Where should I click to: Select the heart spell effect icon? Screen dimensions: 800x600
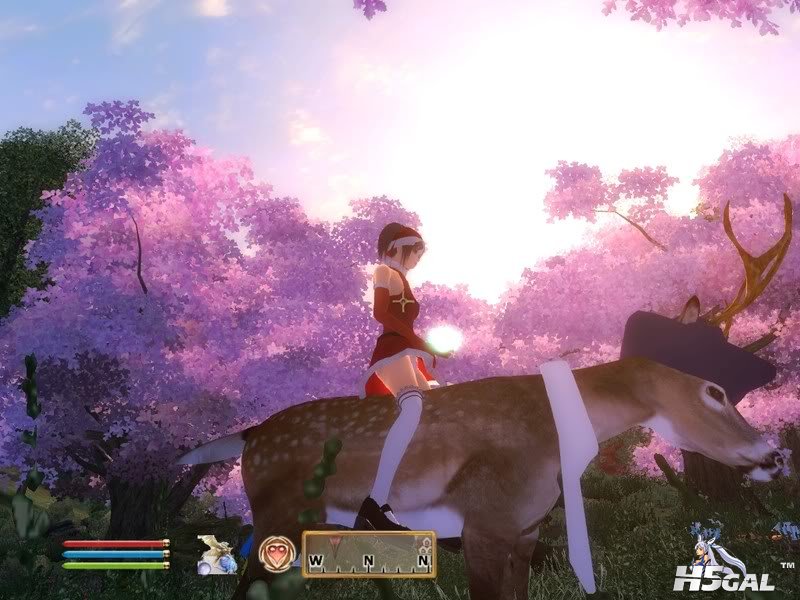275,555
